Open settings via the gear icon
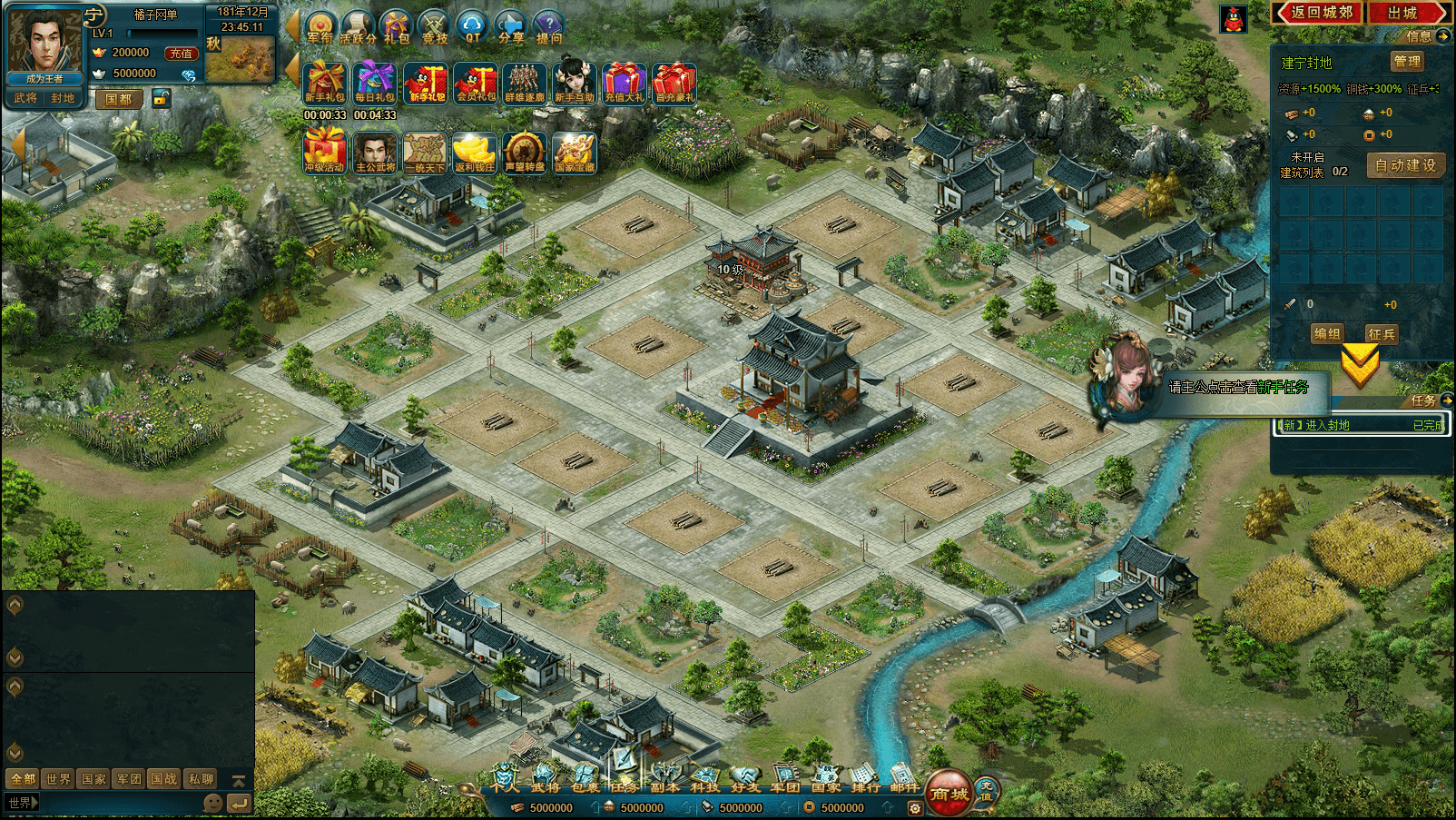The image size is (1456, 820). [915, 807]
